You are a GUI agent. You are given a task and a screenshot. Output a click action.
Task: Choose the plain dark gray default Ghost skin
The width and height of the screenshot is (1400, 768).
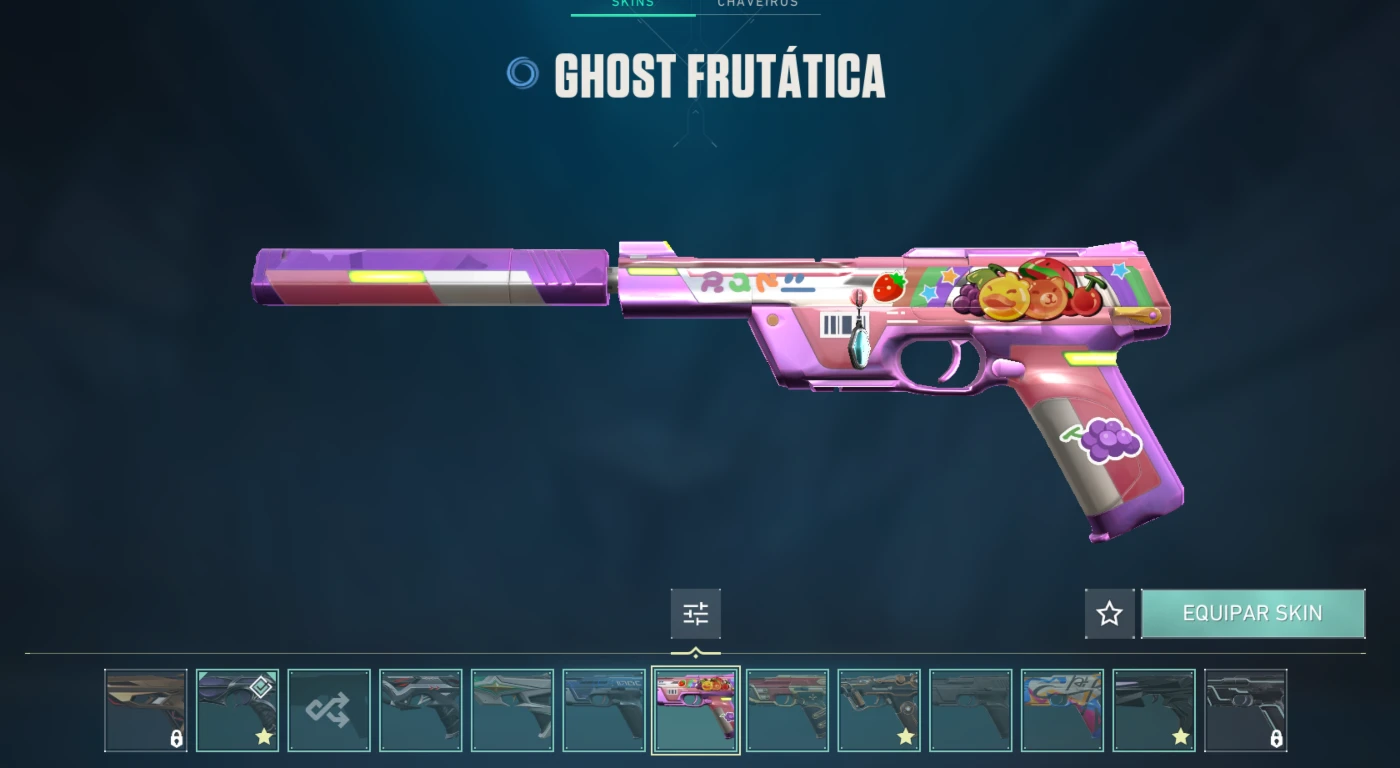(970, 710)
